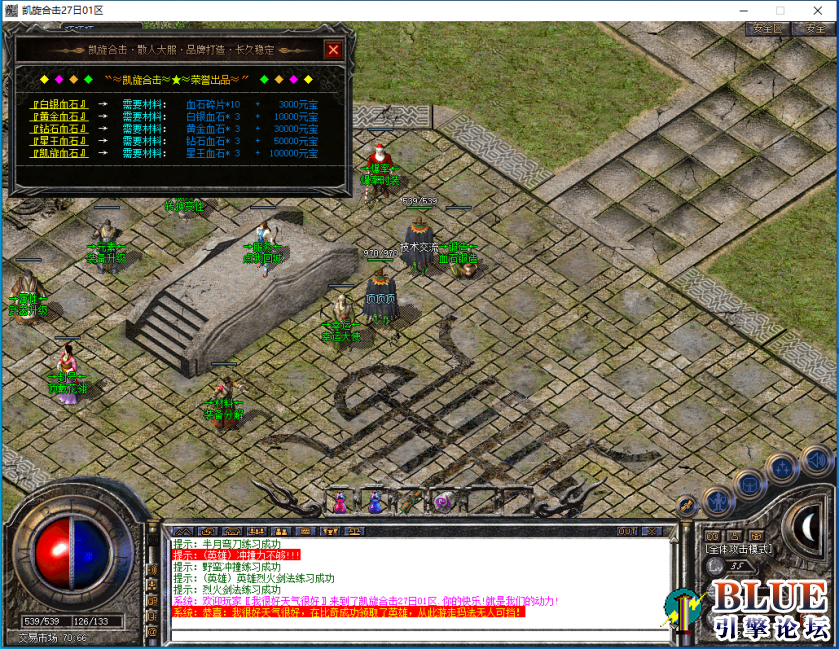Open the character equipment round button

coord(718,500)
